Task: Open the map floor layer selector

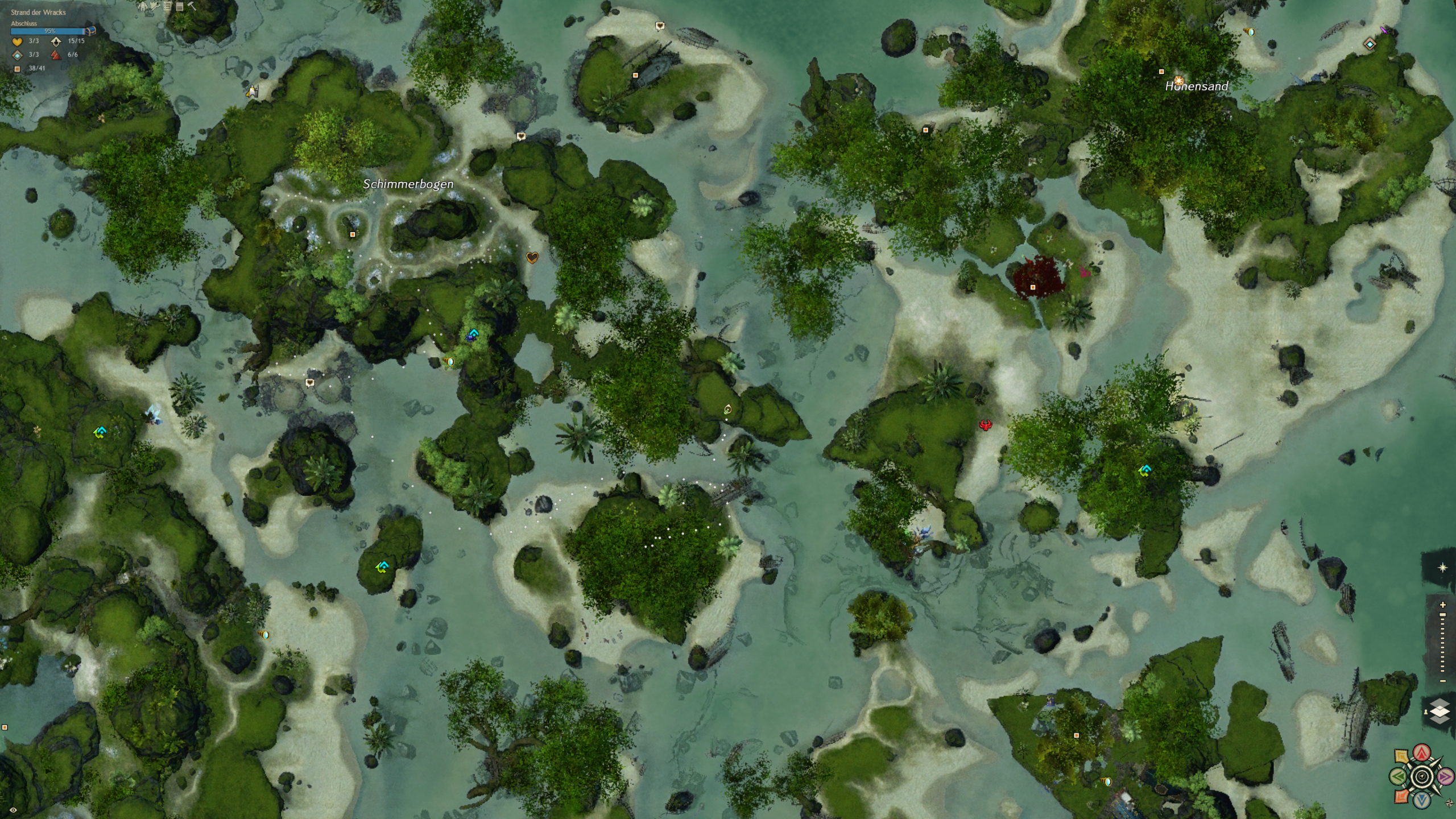Action: [1440, 712]
